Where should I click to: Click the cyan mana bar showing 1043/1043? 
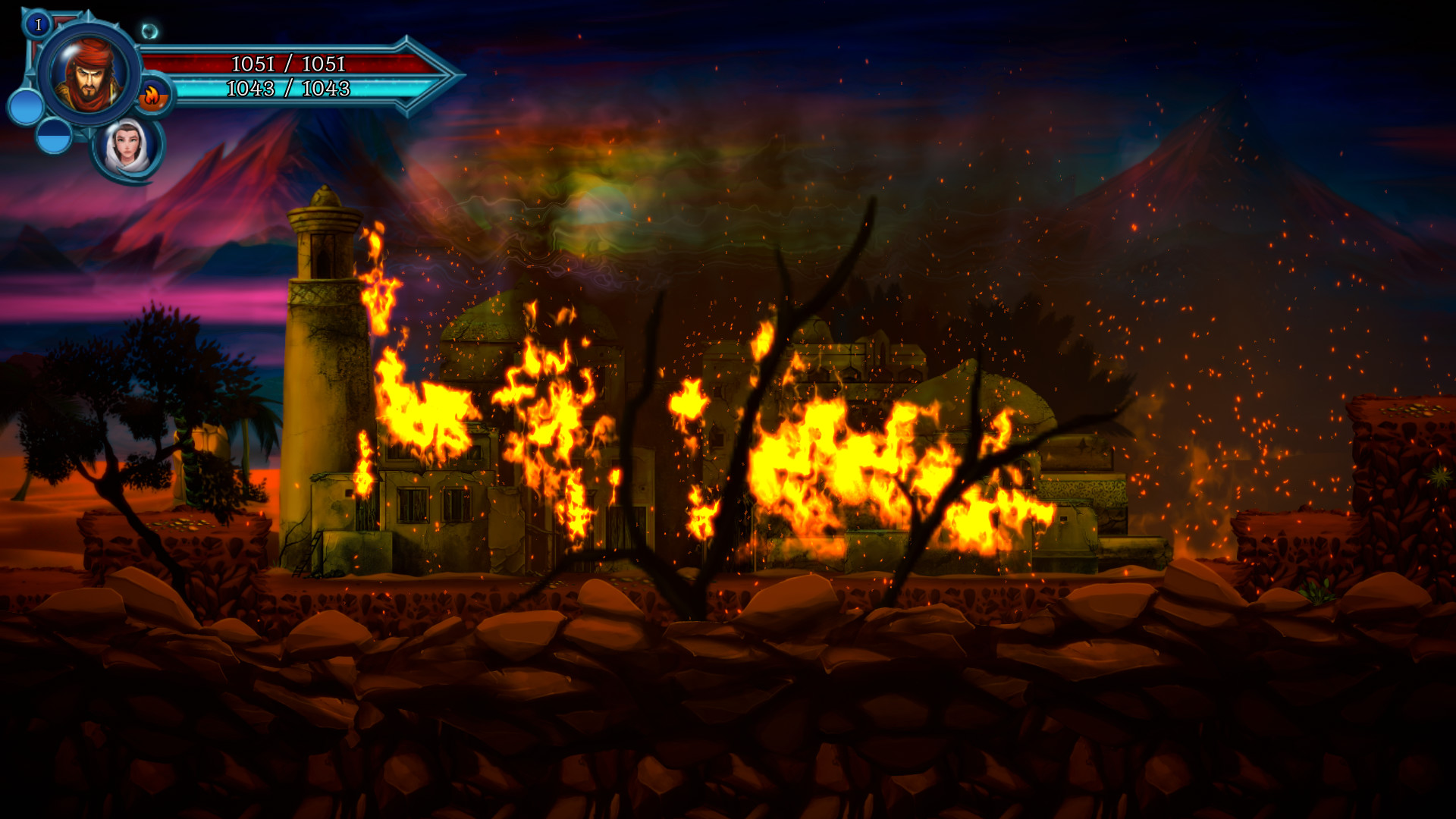tap(288, 89)
